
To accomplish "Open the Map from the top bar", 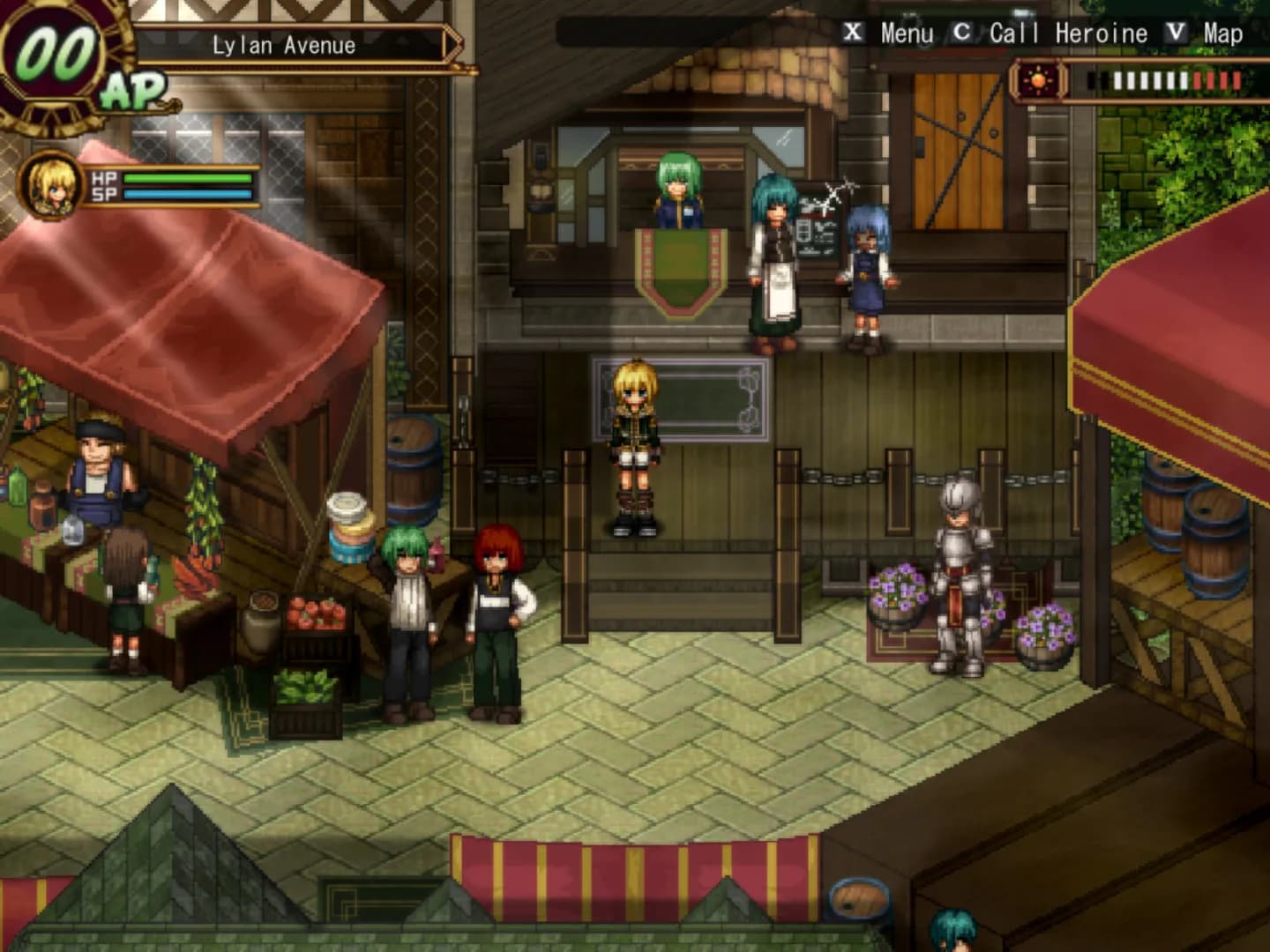I will click(1221, 33).
